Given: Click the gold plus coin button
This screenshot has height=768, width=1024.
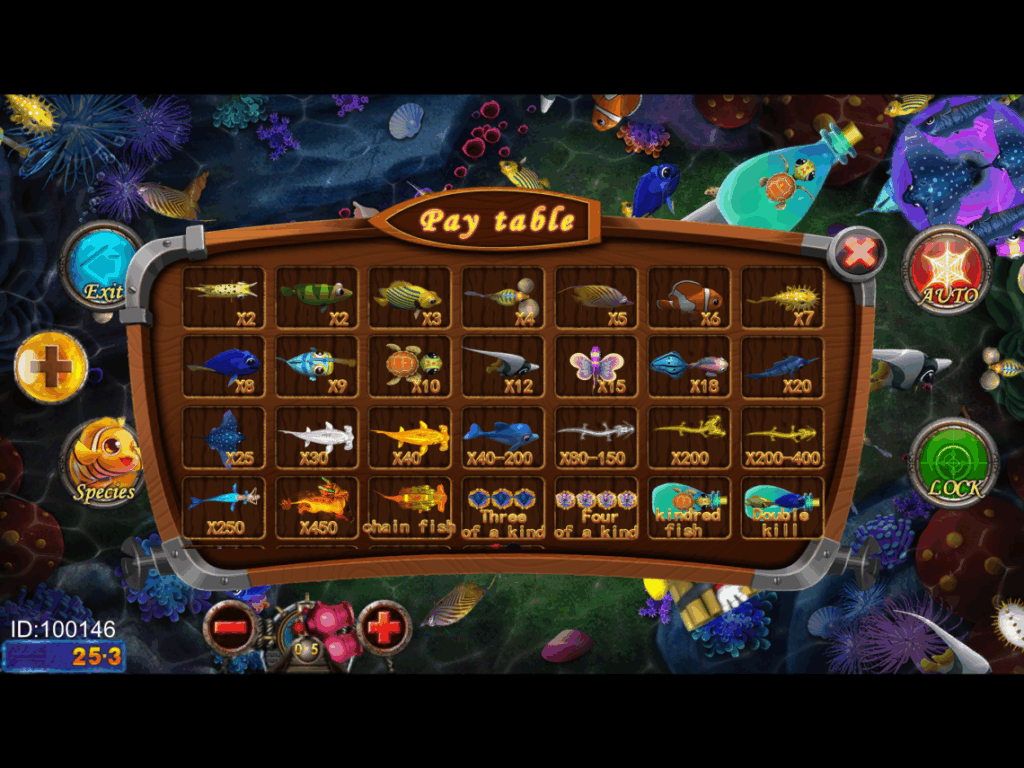Looking at the screenshot, I should point(51,367).
